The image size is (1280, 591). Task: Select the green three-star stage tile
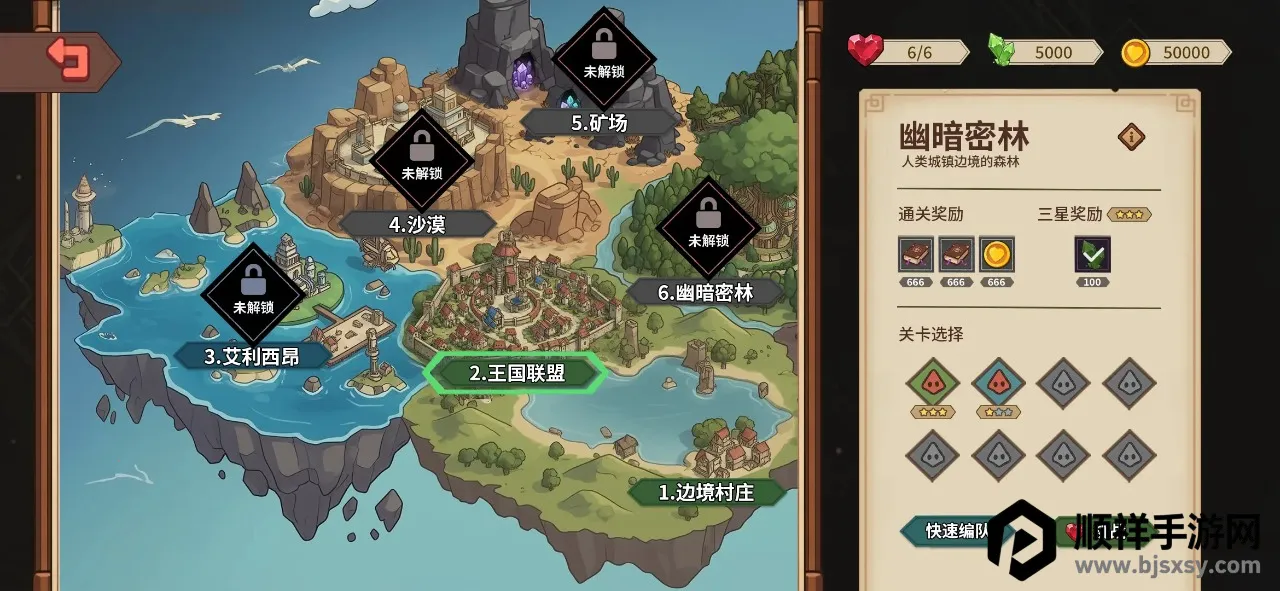(x=933, y=383)
